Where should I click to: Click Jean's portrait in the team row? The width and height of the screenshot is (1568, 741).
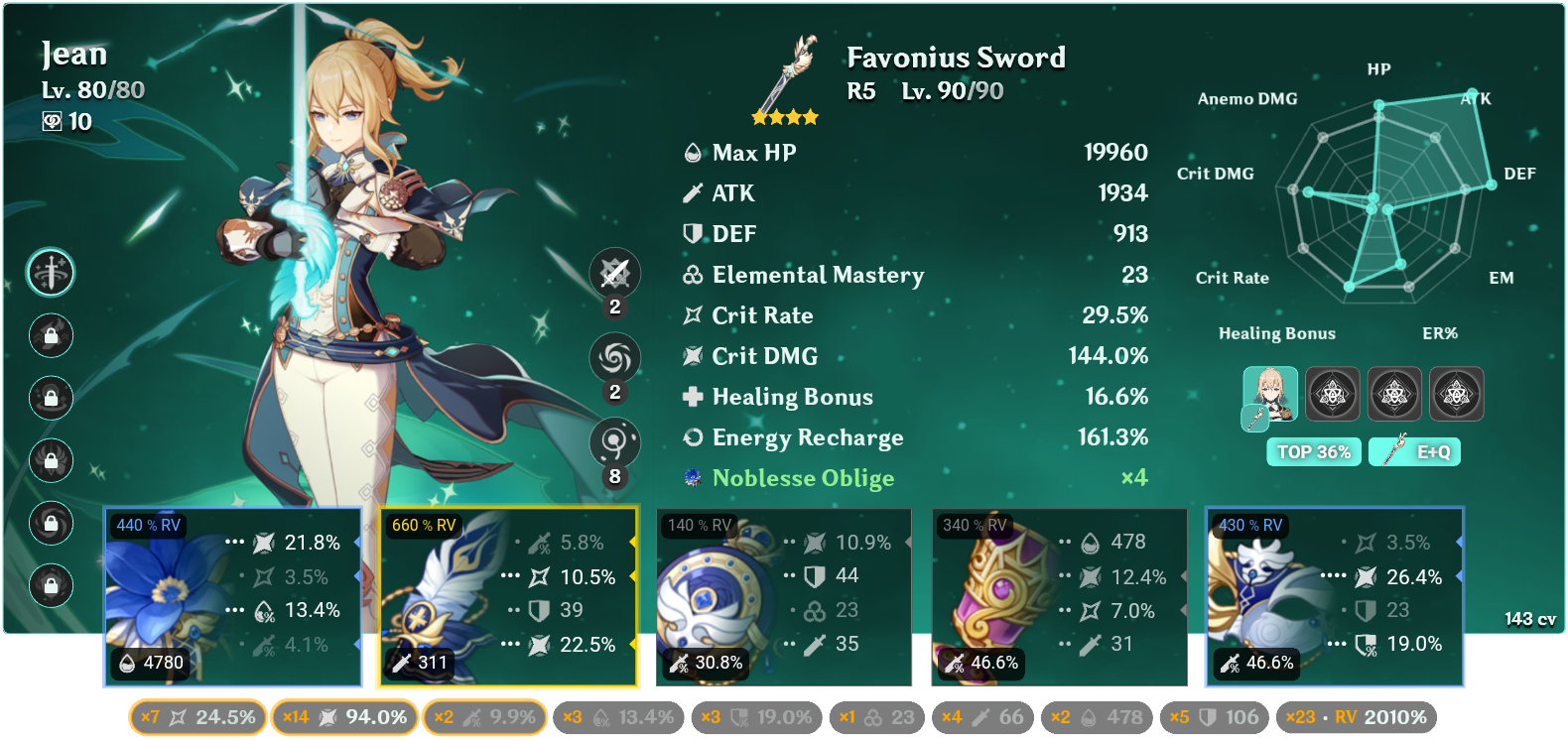point(1270,394)
